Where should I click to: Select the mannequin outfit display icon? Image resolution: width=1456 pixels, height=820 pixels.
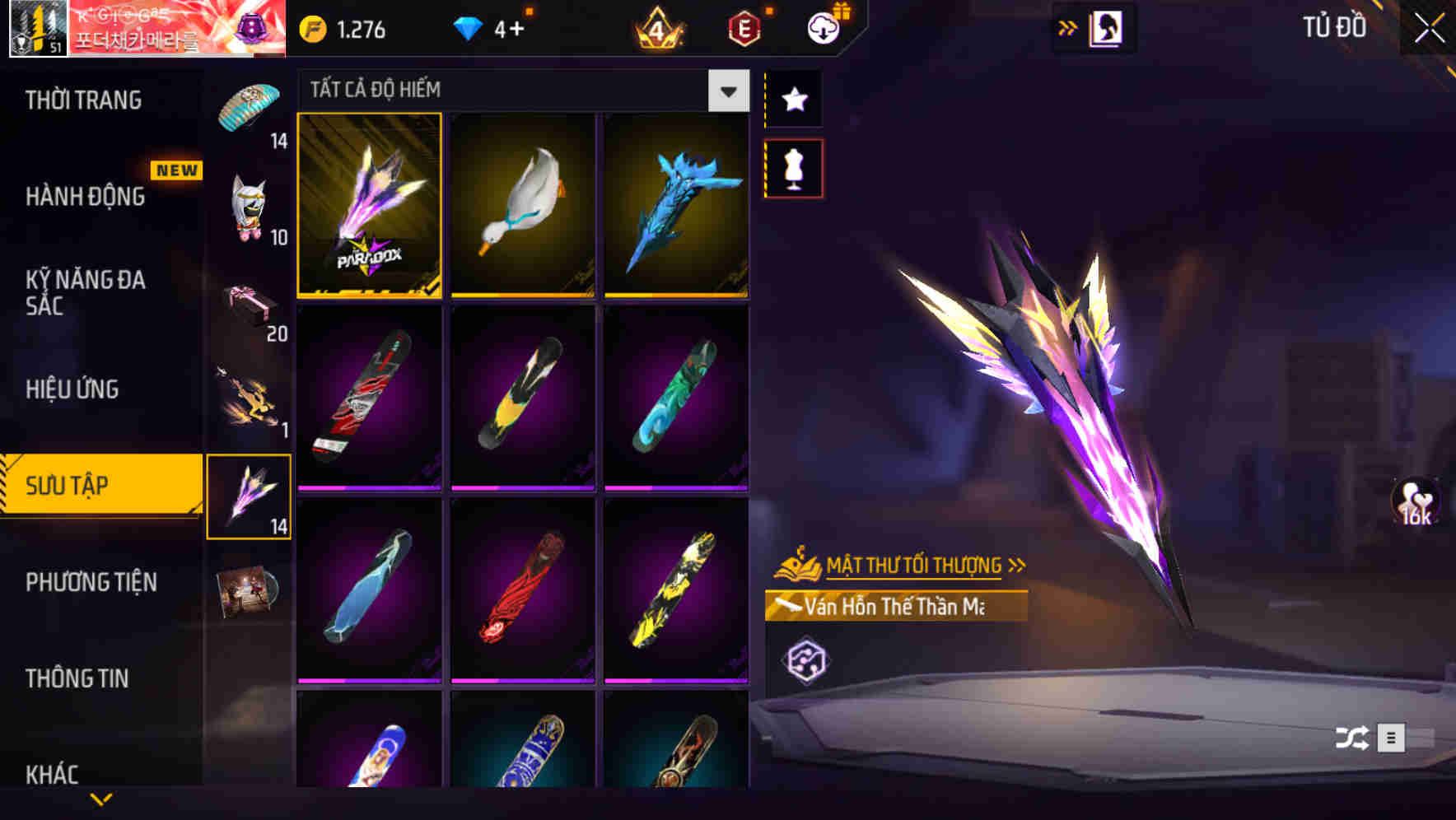(x=793, y=167)
